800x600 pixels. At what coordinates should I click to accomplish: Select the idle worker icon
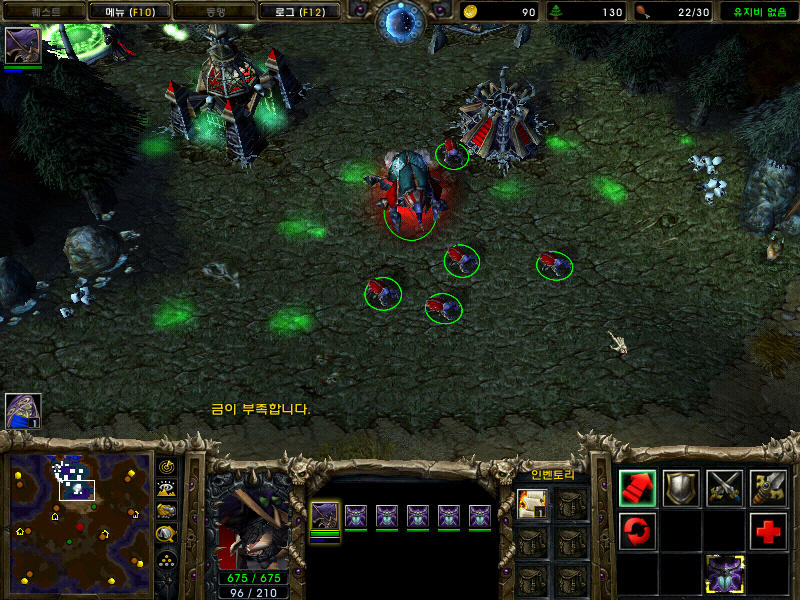coord(22,410)
